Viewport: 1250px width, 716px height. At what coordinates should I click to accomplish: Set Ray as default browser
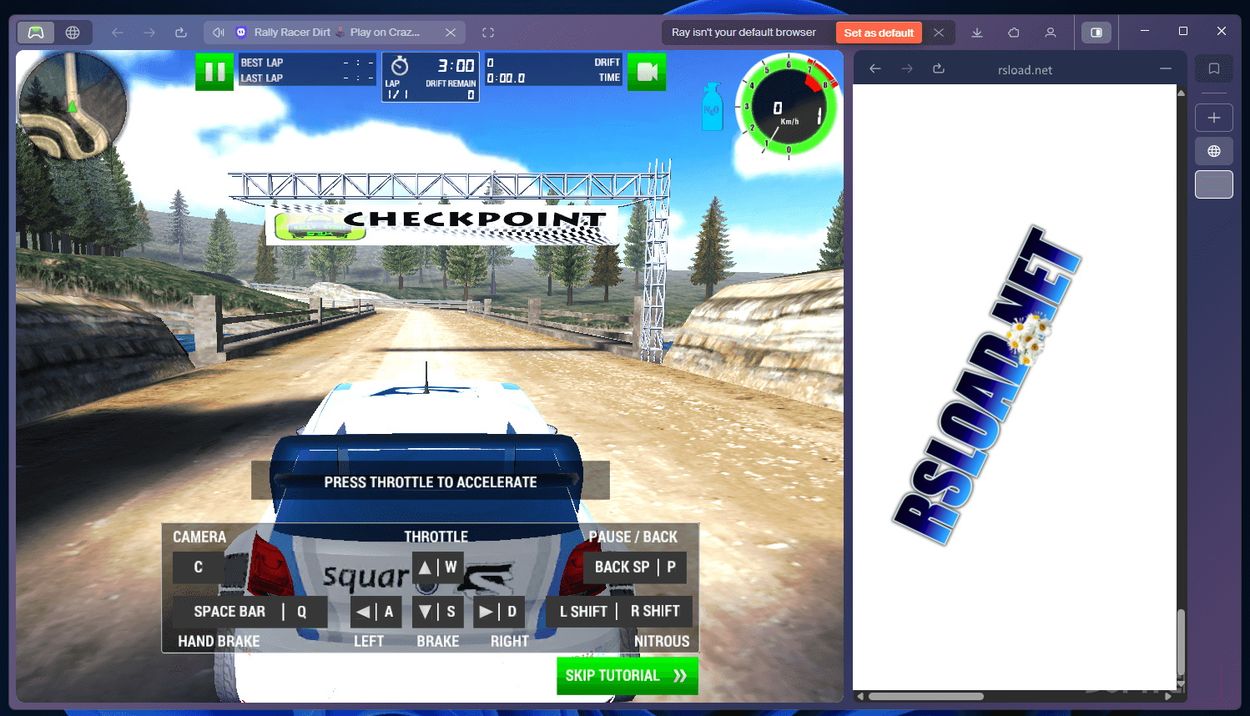878,33
